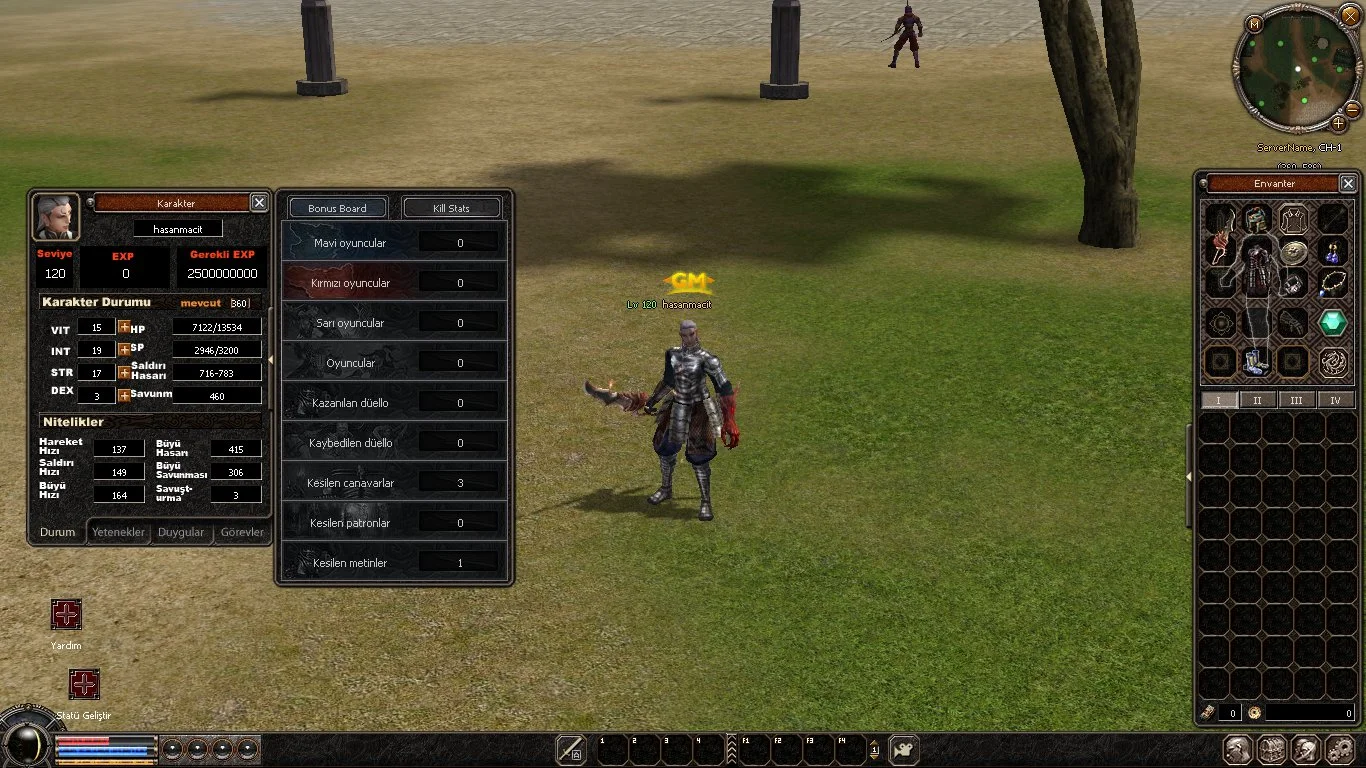Switch to the Bonus Board tab
The width and height of the screenshot is (1366, 768).
[x=337, y=208]
